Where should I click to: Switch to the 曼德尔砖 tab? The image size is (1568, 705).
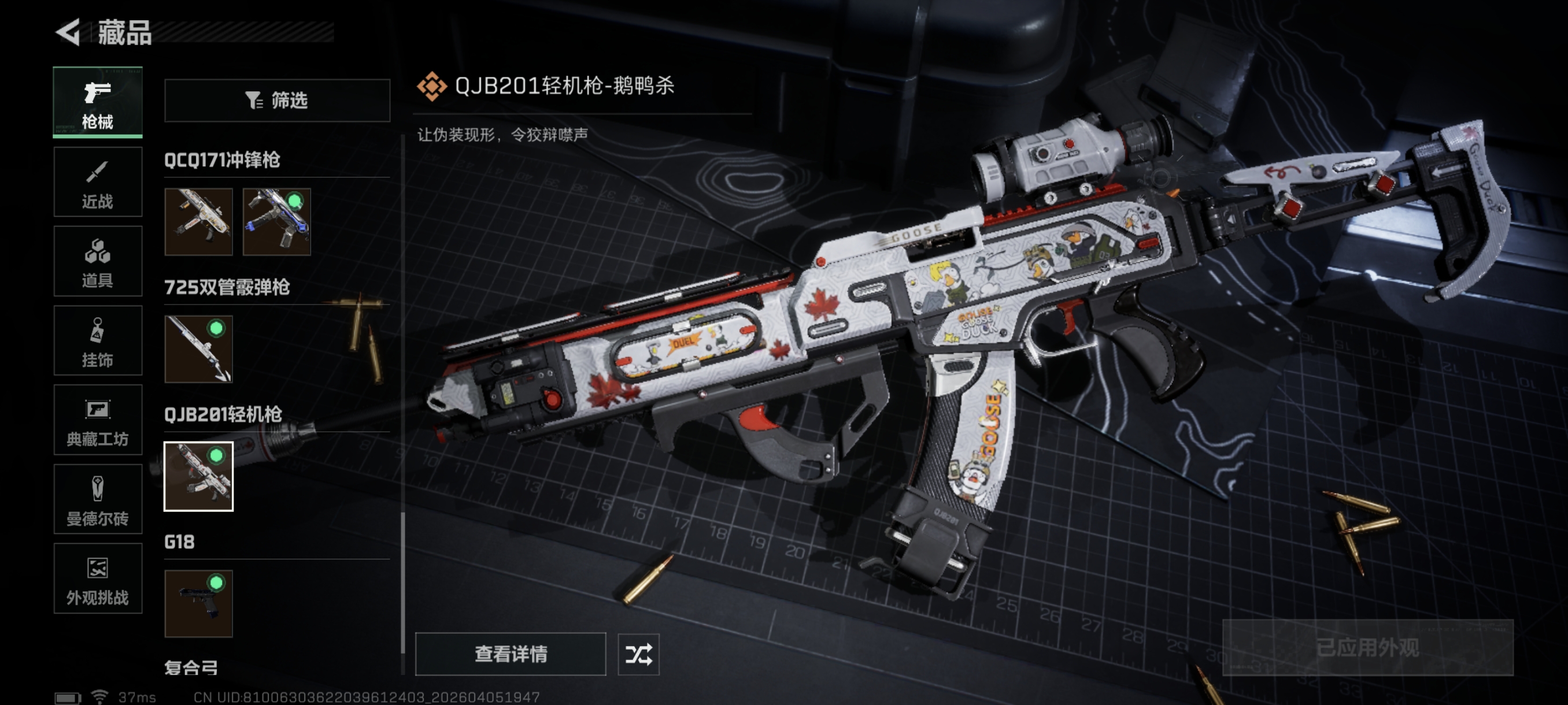coord(97,499)
